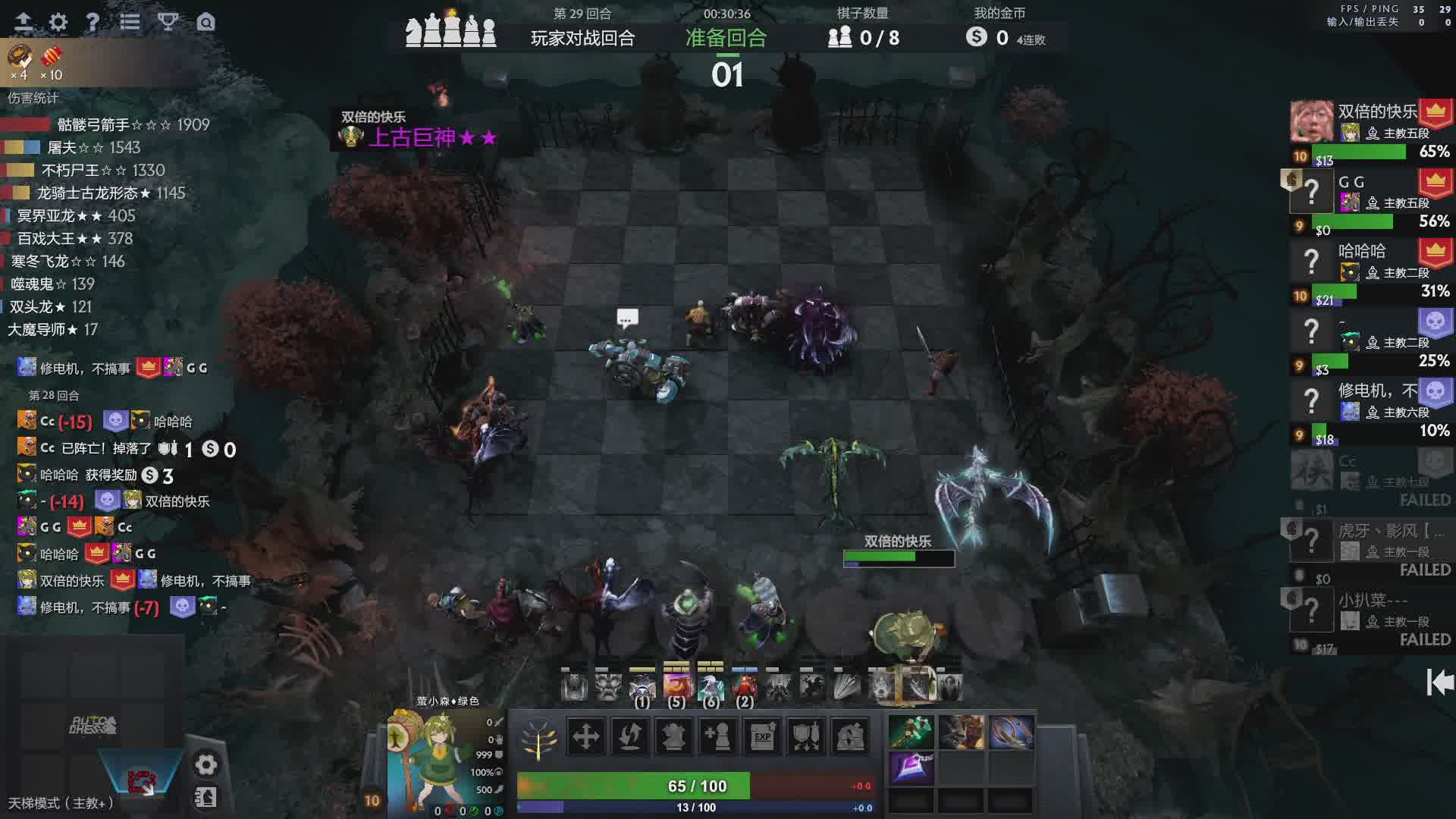Activate the four-arrow move chess ability
This screenshot has width=1456, height=819.
coord(585,736)
